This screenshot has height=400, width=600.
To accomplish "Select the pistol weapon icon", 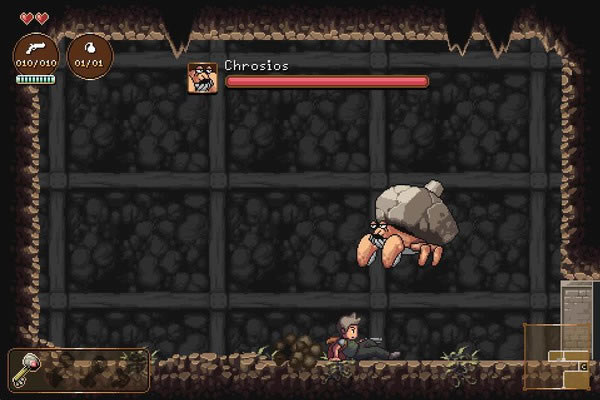I will pos(35,50).
